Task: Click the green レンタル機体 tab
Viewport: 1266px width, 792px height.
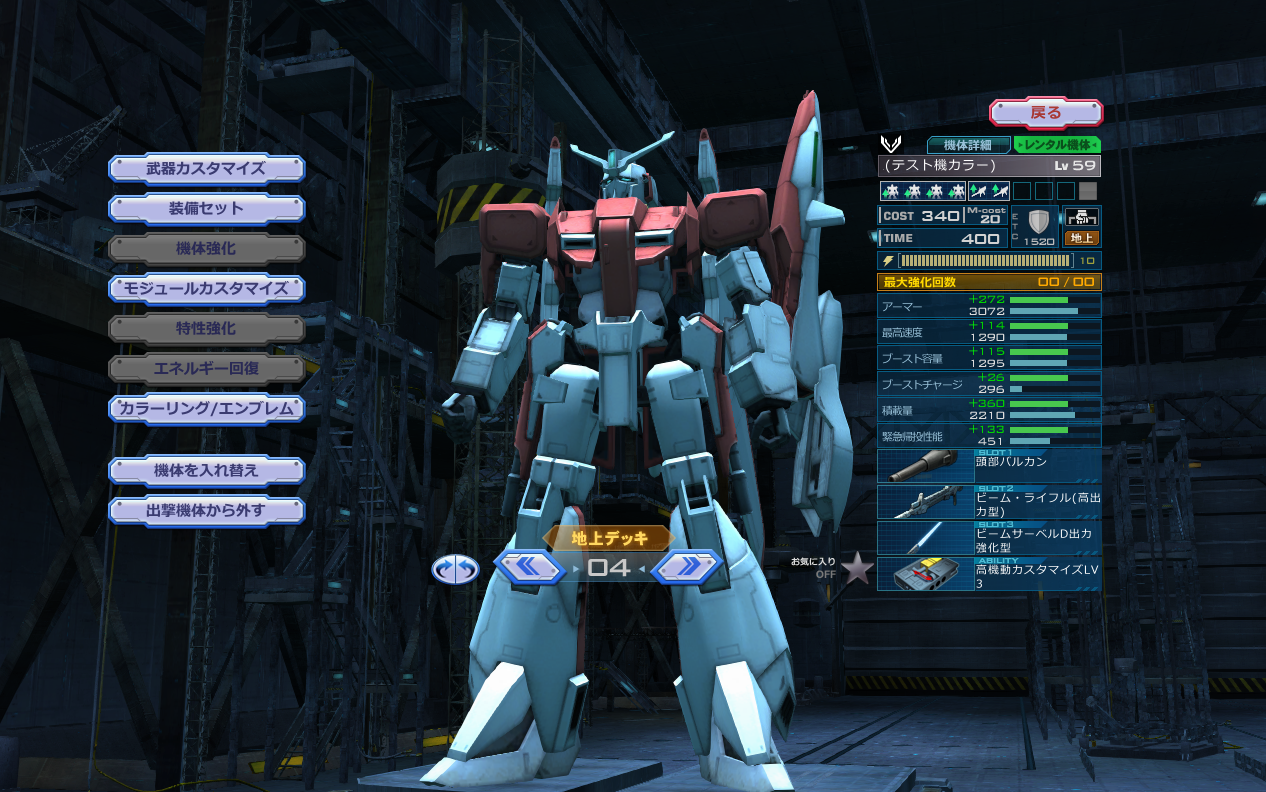Action: pyautogui.click(x=1057, y=145)
